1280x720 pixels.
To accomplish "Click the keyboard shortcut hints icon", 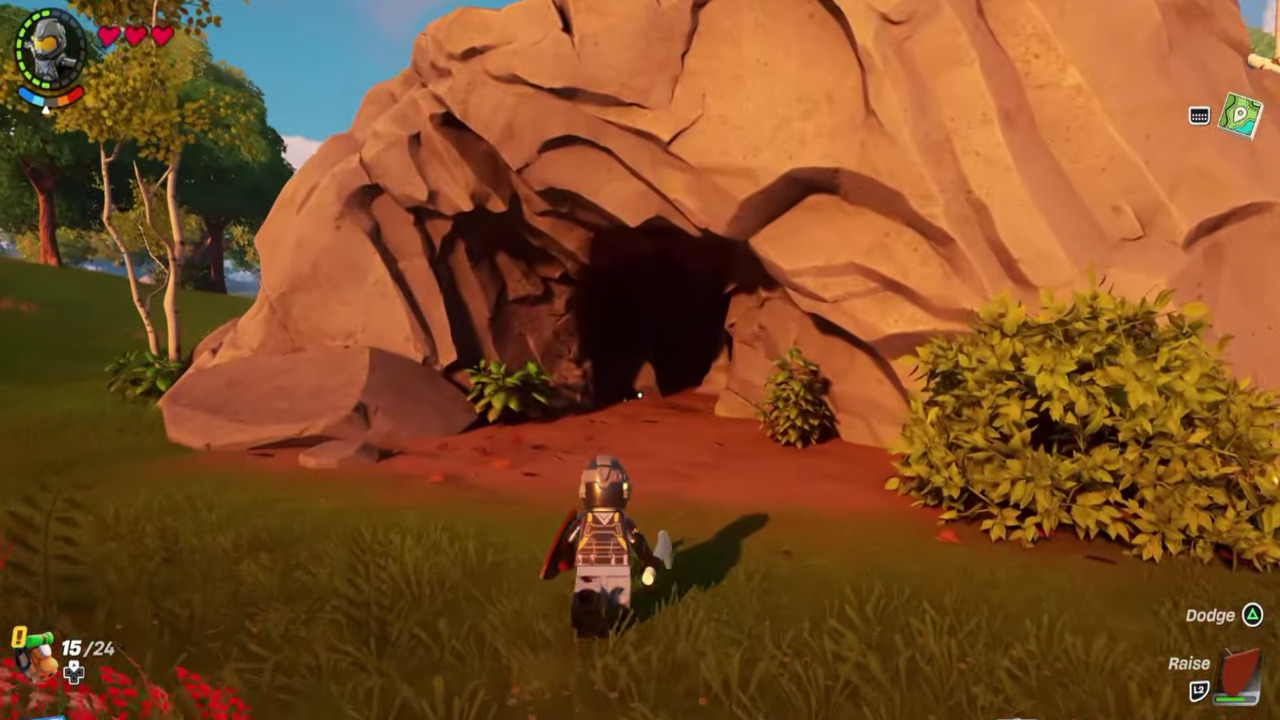I will pyautogui.click(x=1199, y=114).
